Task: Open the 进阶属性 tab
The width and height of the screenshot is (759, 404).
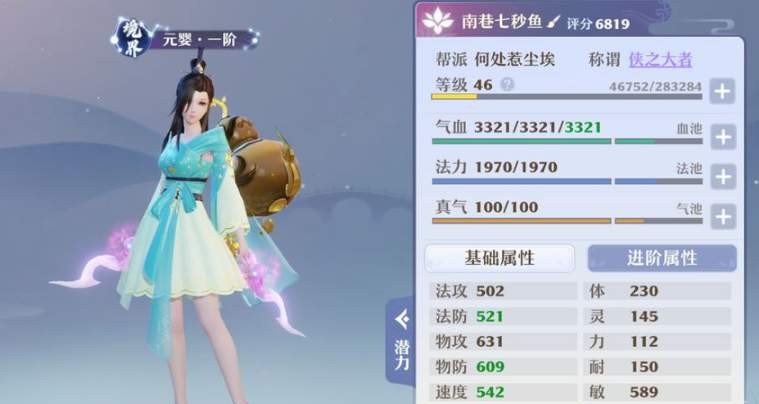Action: click(661, 258)
